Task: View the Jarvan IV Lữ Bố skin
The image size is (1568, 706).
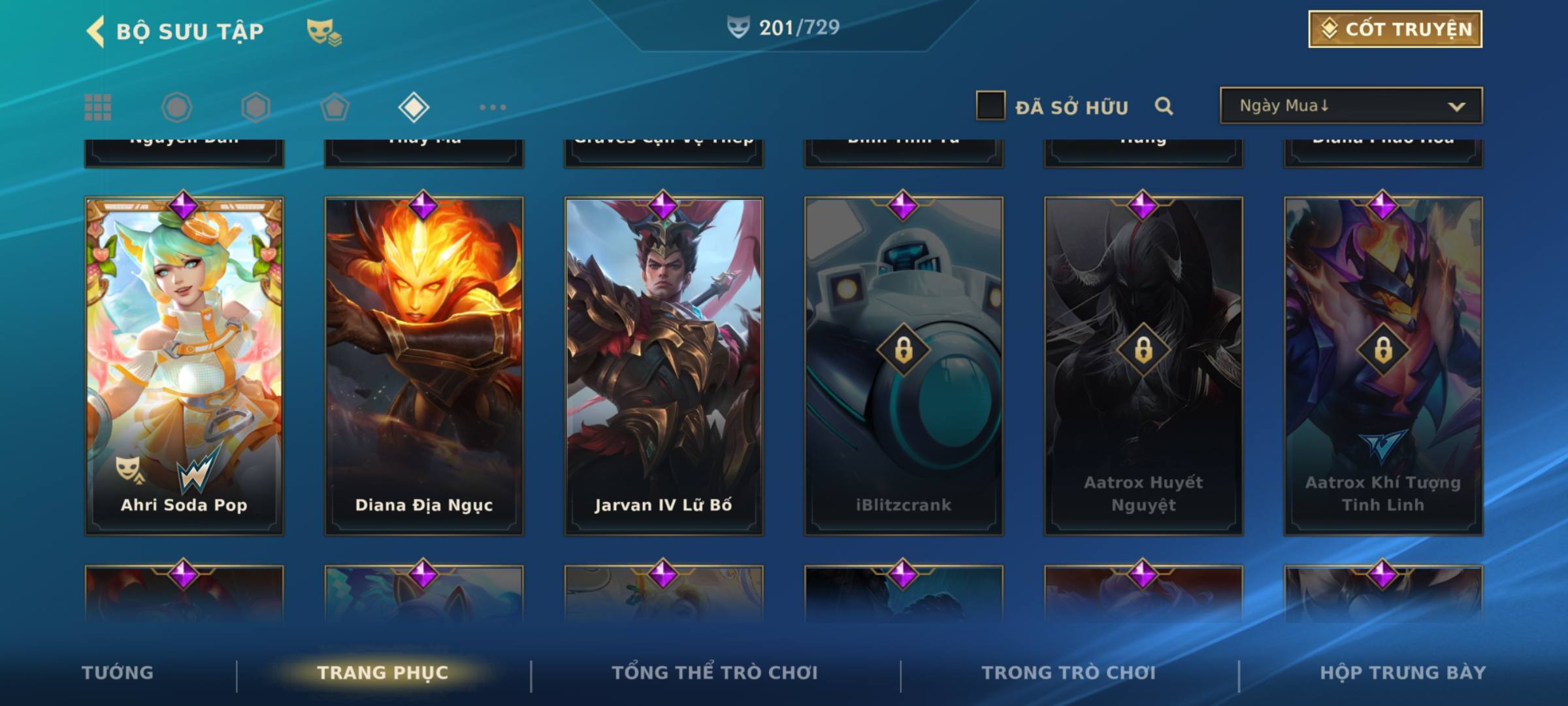Action: pos(664,366)
